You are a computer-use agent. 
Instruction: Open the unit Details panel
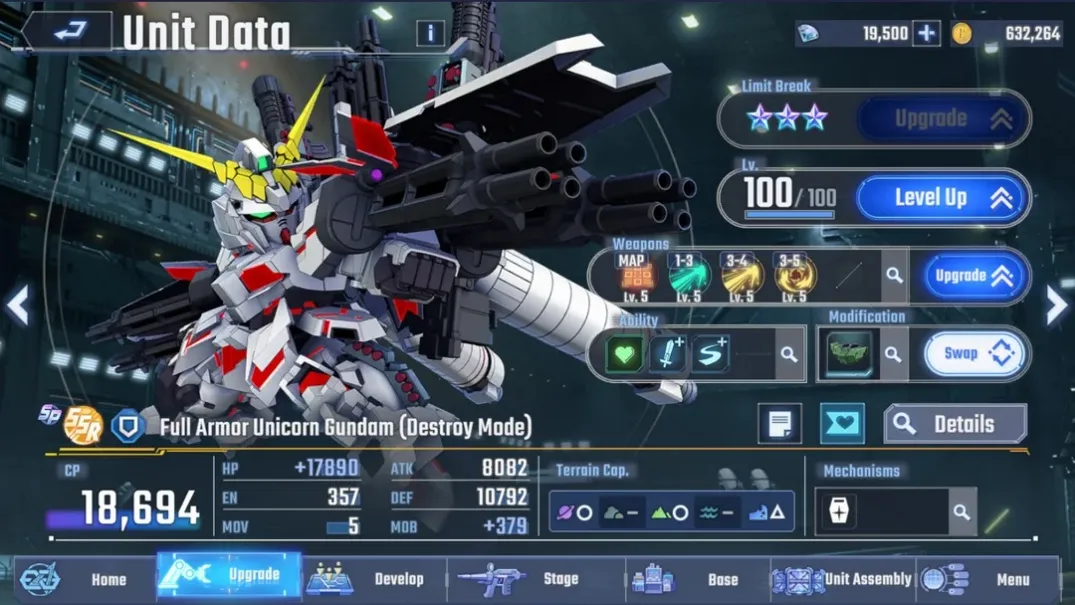tap(955, 424)
